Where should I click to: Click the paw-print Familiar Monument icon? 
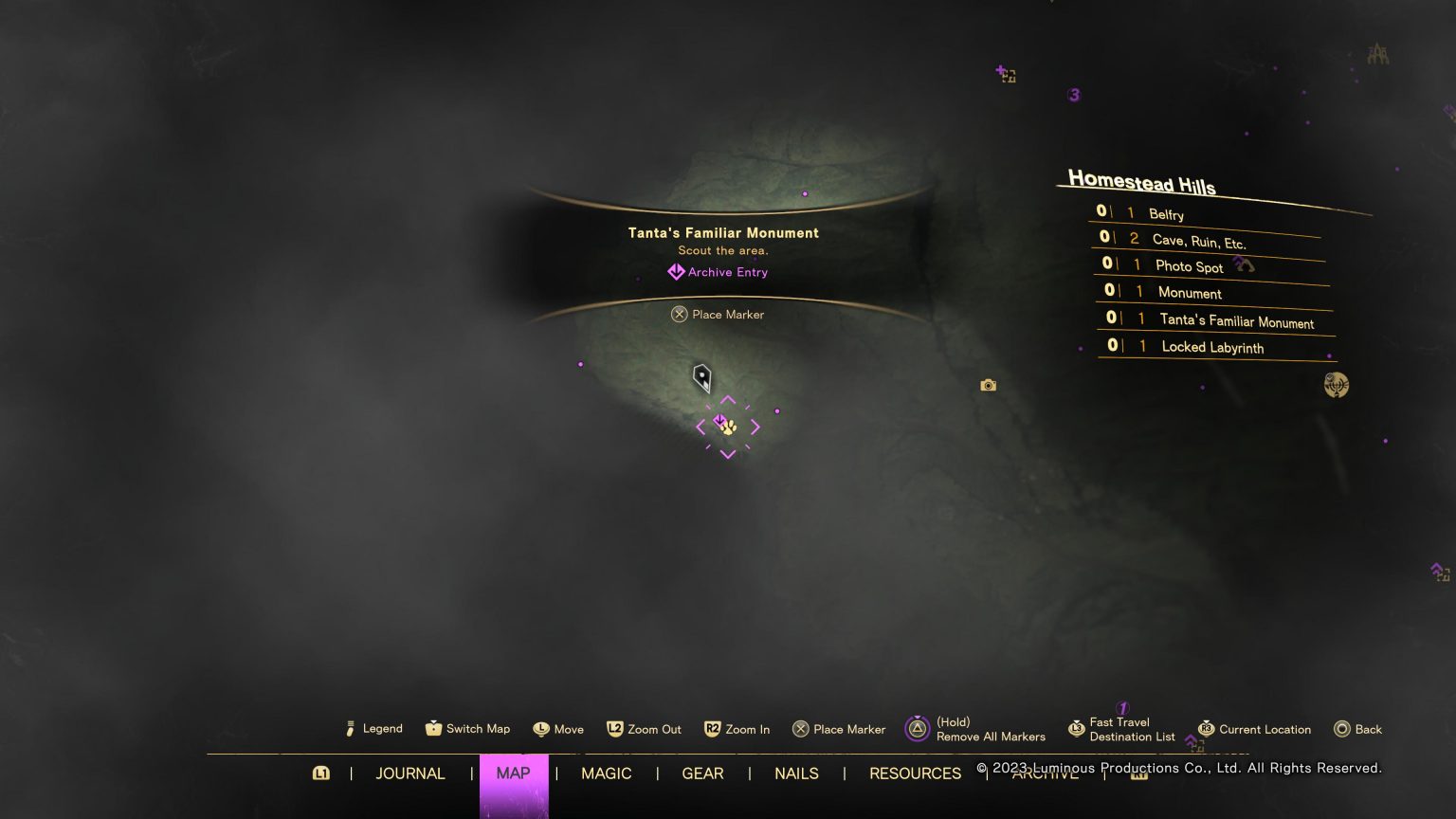[726, 428]
